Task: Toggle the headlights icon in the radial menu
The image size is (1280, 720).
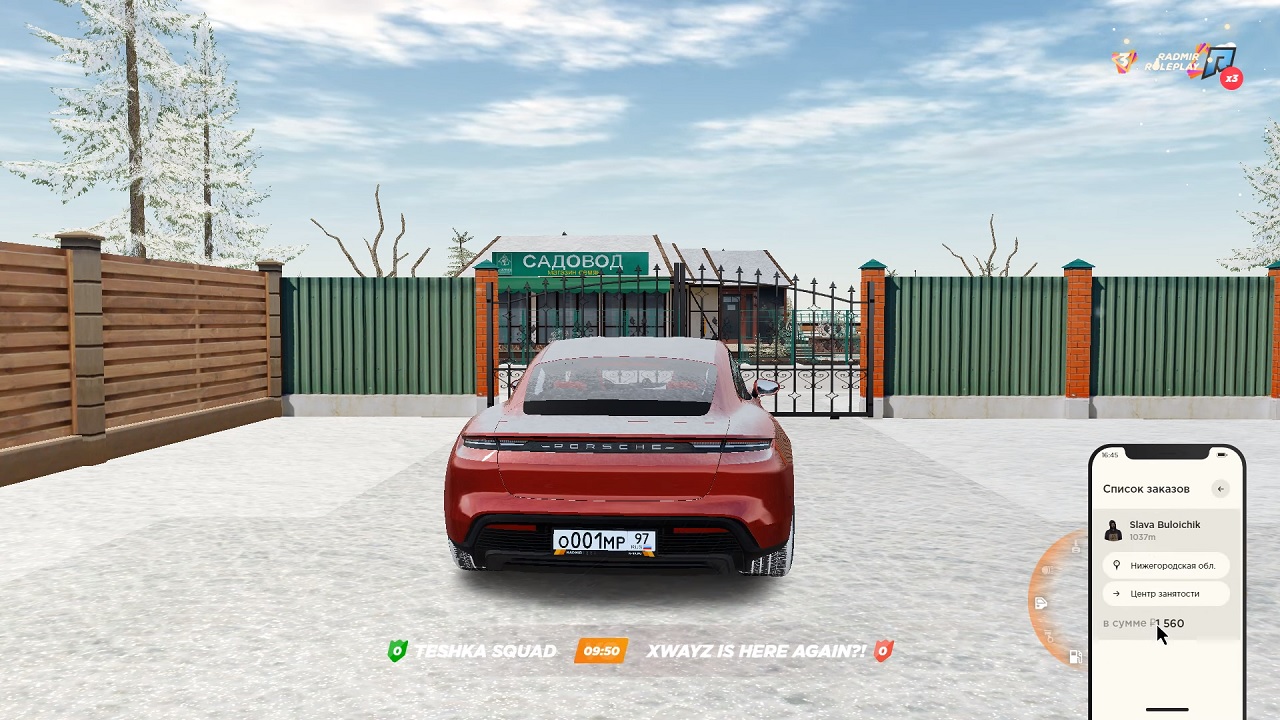Action: (x=1047, y=570)
